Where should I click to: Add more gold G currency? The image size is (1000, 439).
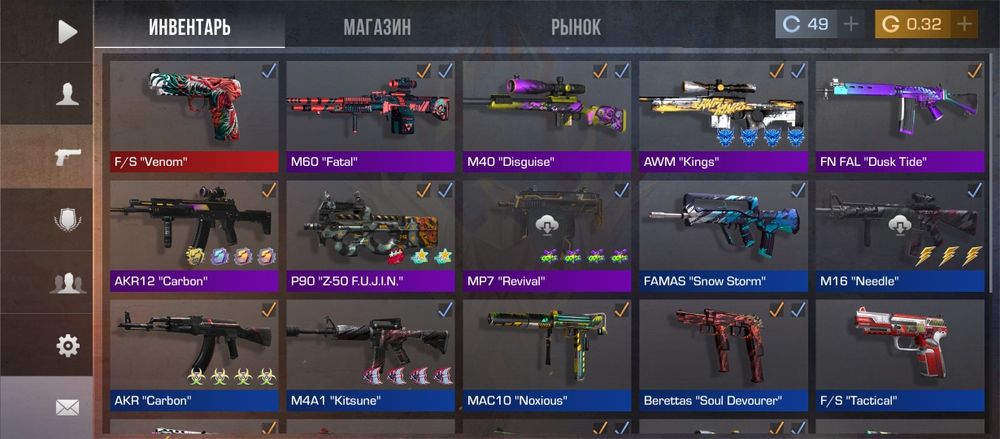964,24
